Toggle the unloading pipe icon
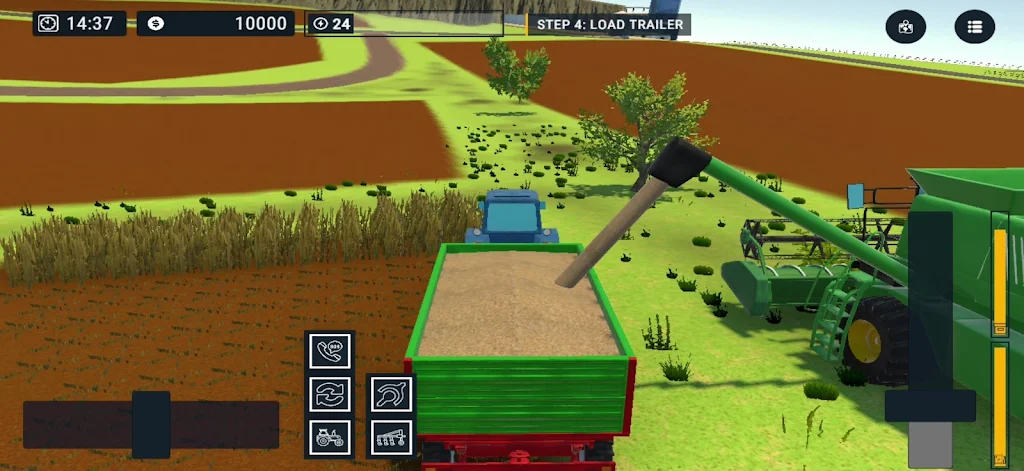 coord(392,394)
